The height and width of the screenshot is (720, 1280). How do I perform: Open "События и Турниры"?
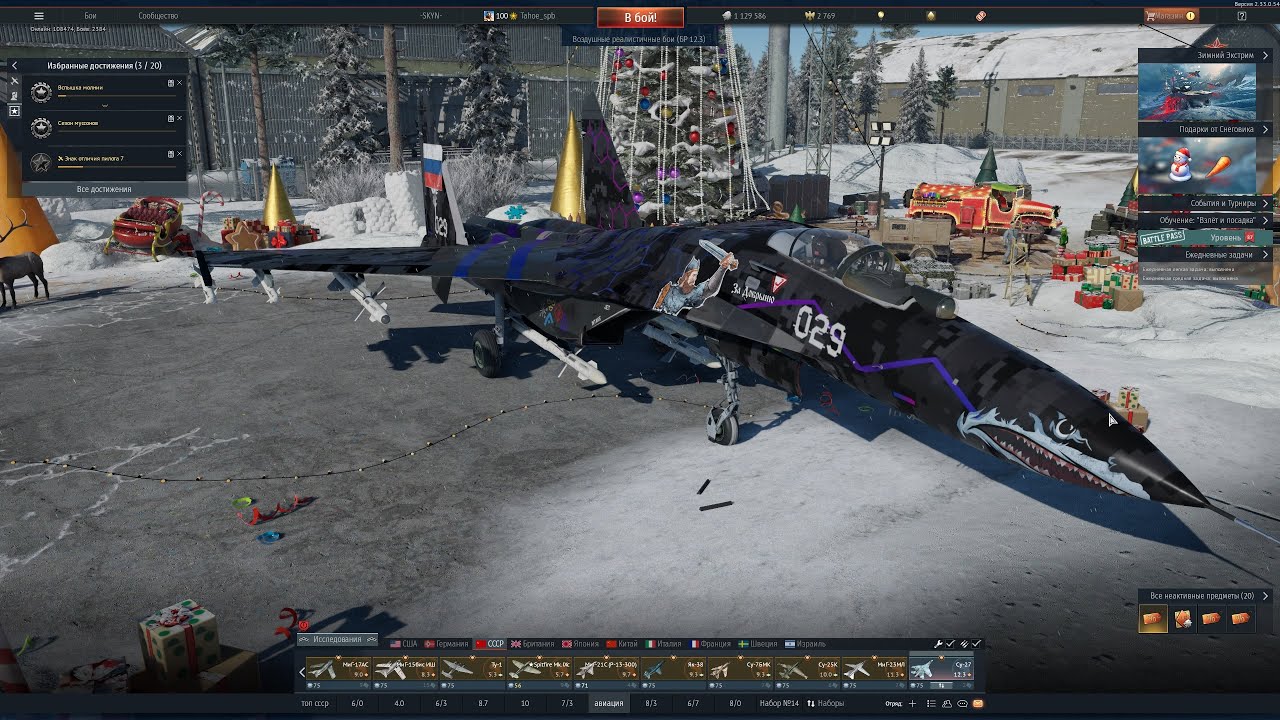click(1204, 203)
